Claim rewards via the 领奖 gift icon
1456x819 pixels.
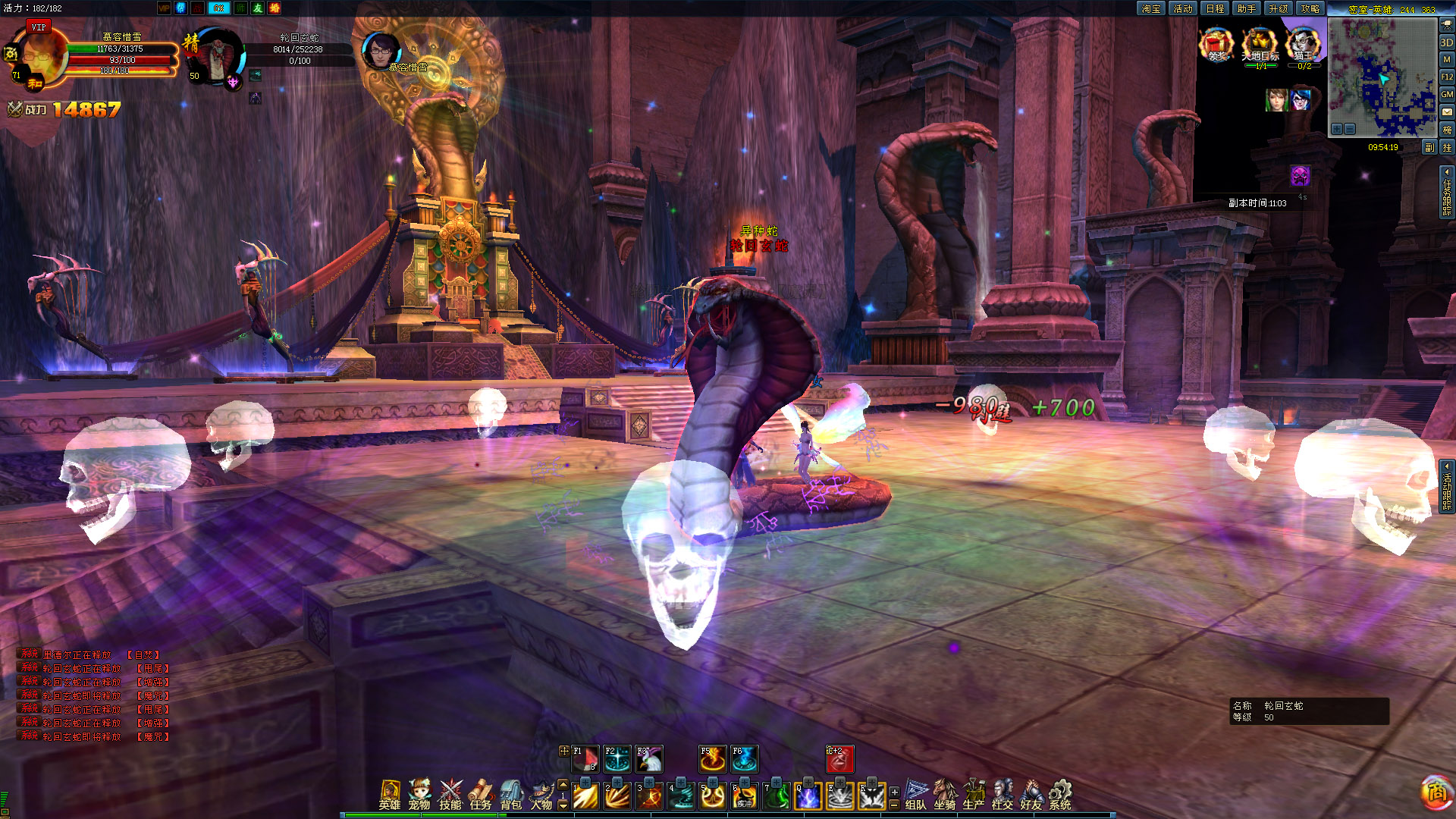pos(1216,45)
